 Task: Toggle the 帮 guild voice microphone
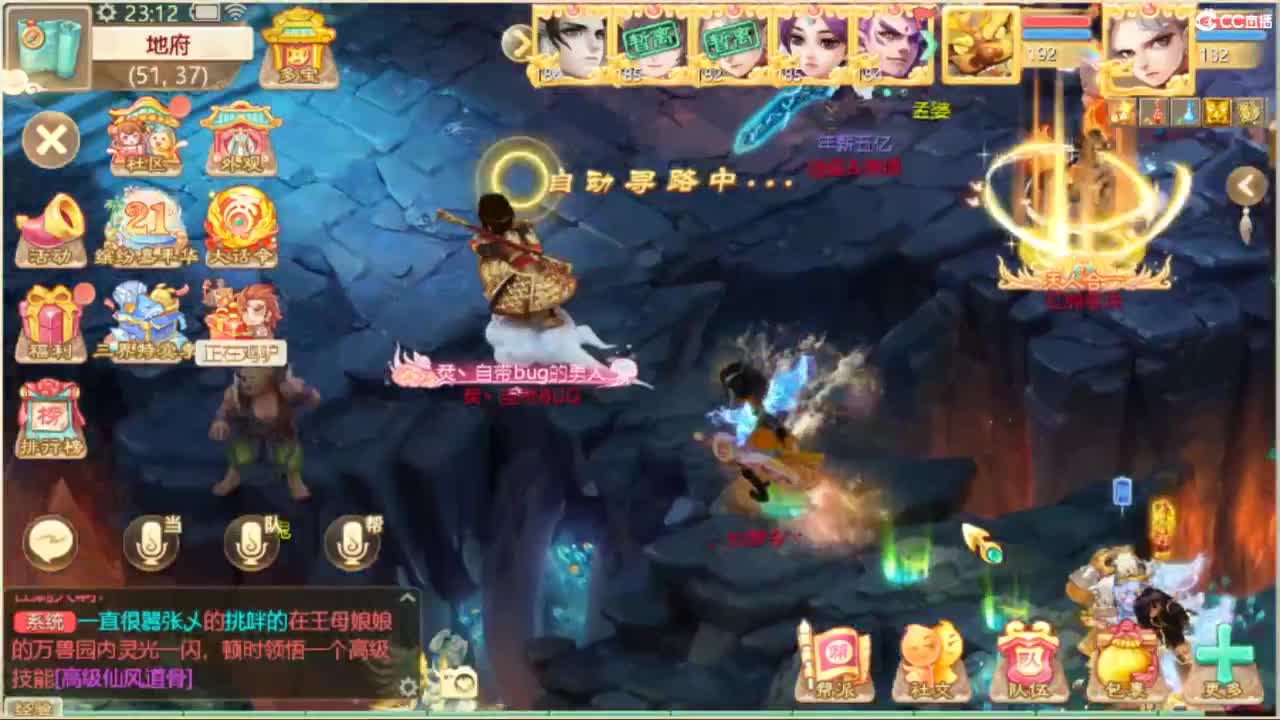352,541
